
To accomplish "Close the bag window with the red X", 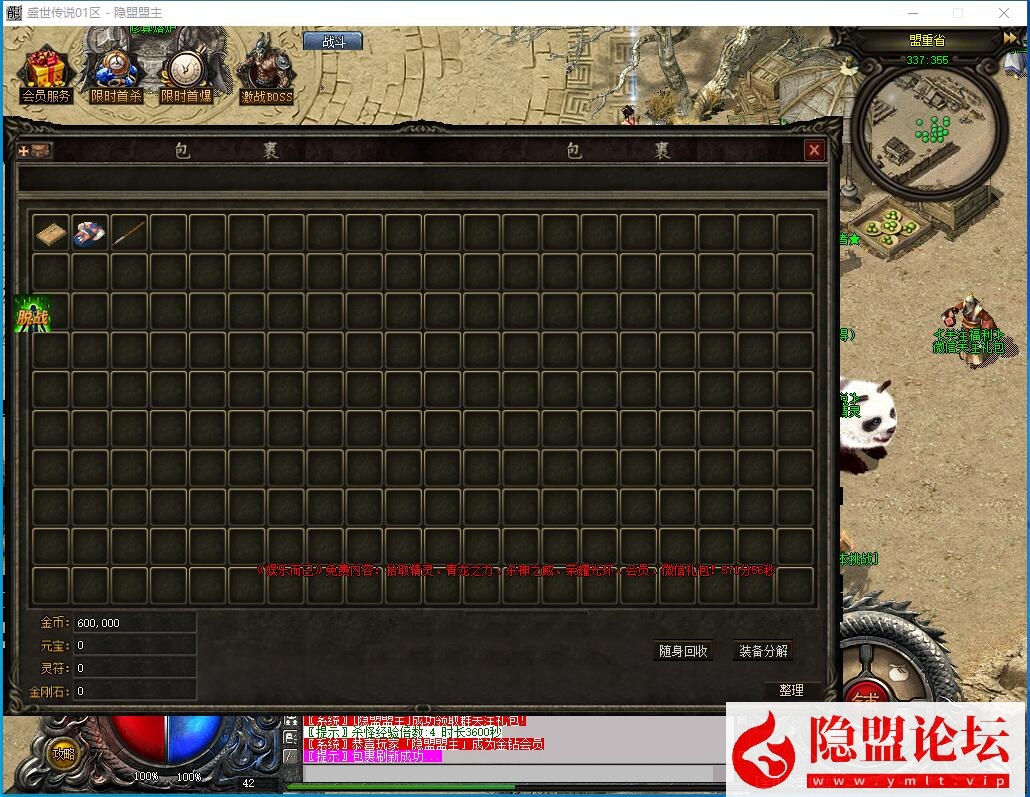I will pyautogui.click(x=815, y=150).
